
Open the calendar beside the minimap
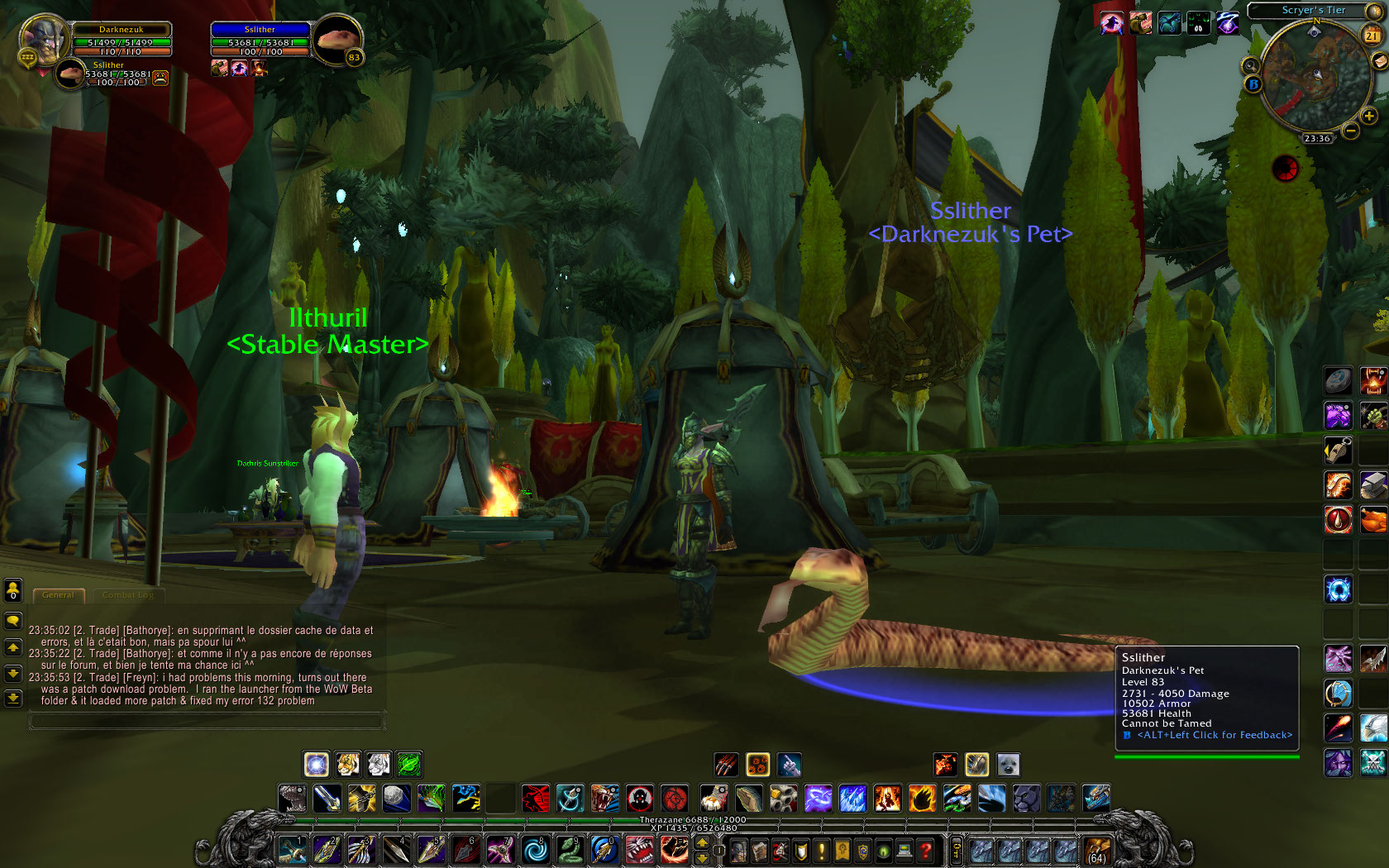(x=1370, y=34)
